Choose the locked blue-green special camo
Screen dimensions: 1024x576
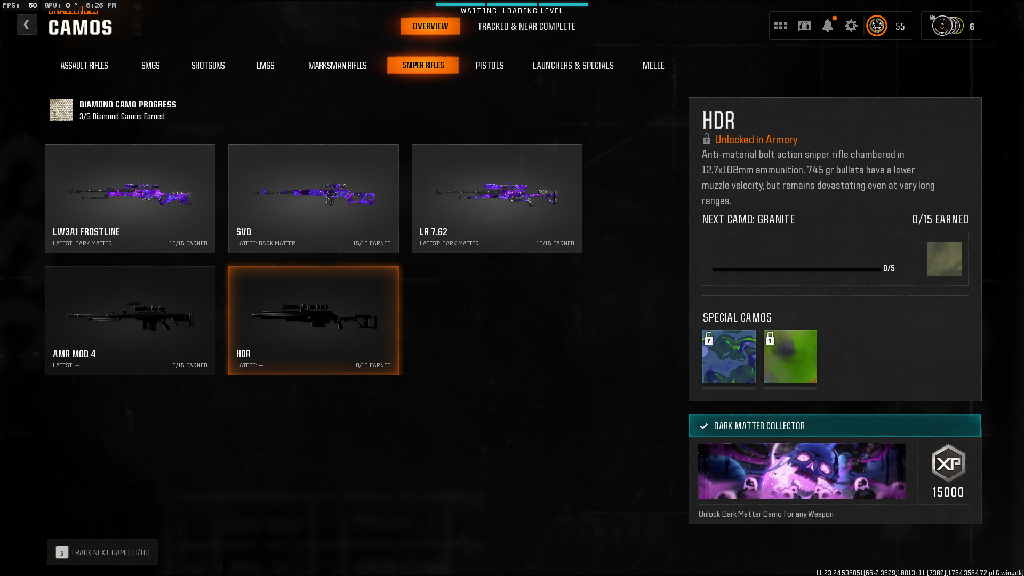point(729,357)
